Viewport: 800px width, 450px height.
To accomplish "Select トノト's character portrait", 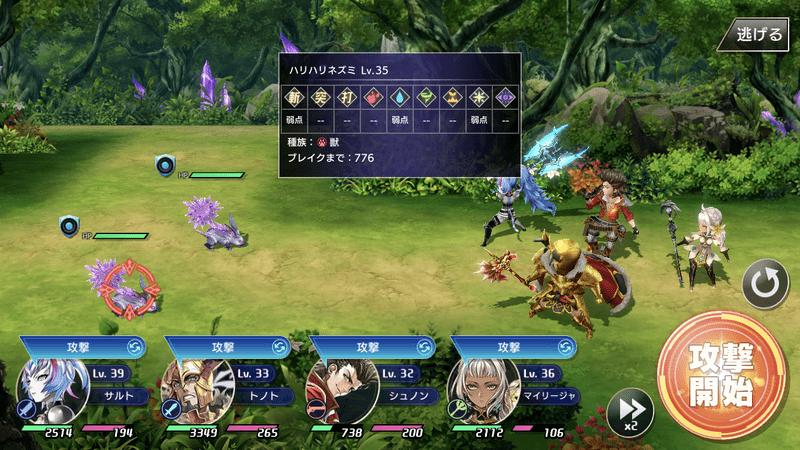I will (191, 392).
